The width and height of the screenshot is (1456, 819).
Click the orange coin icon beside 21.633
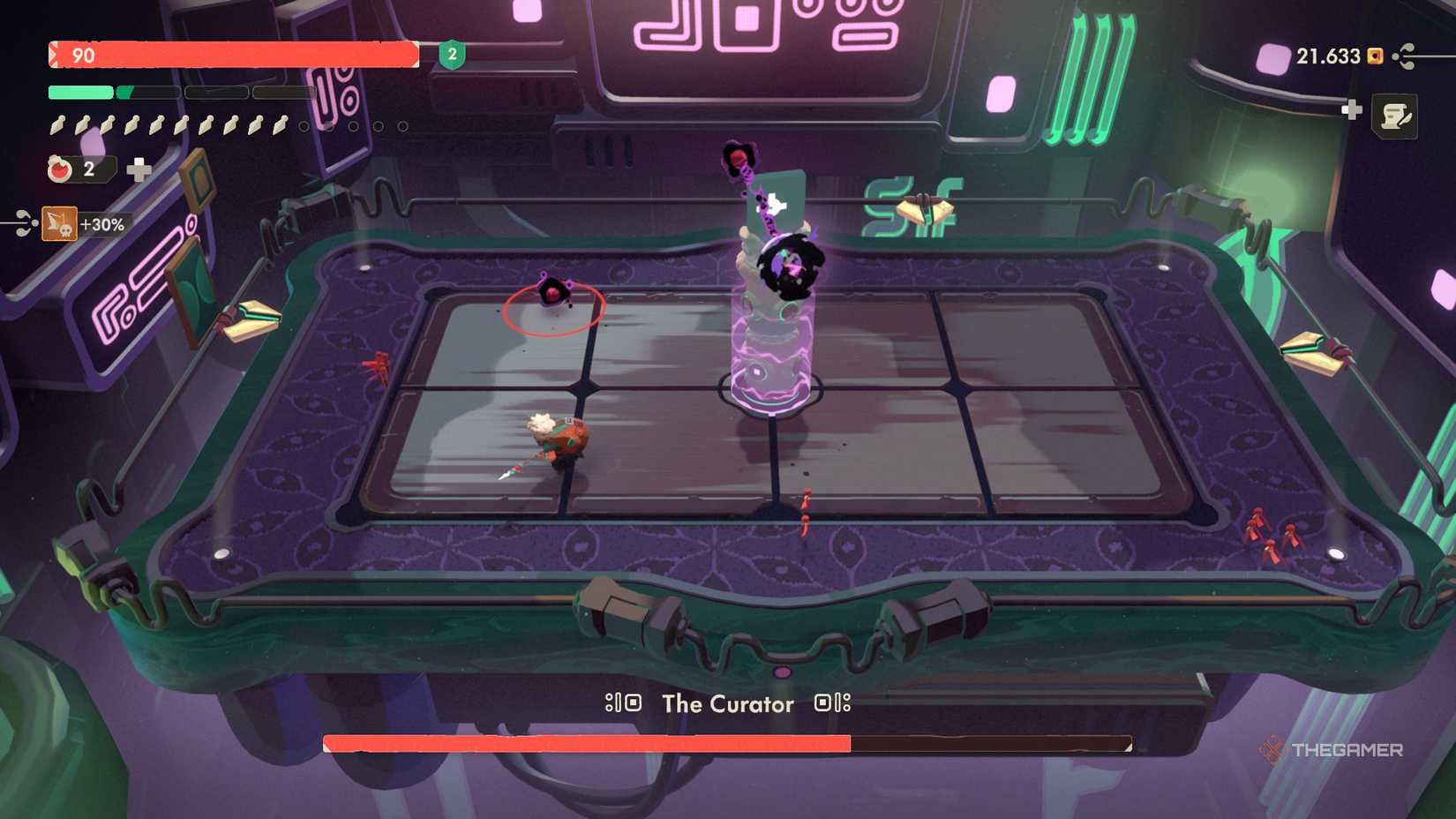coord(1375,56)
